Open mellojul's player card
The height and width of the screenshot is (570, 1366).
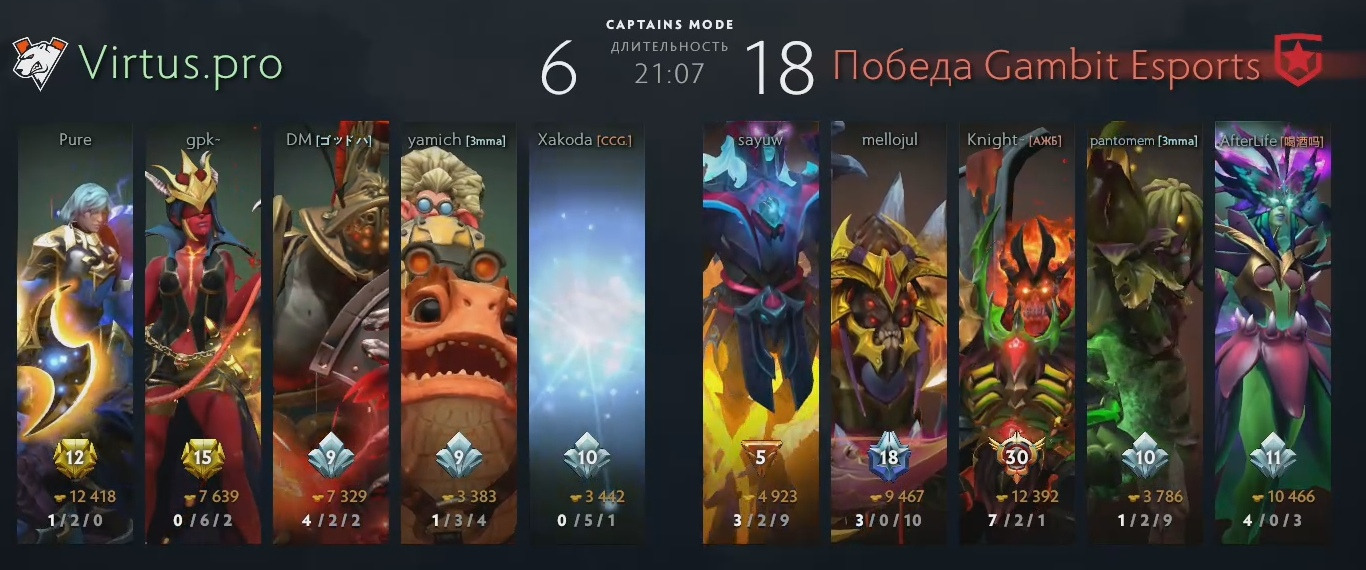[x=889, y=330]
